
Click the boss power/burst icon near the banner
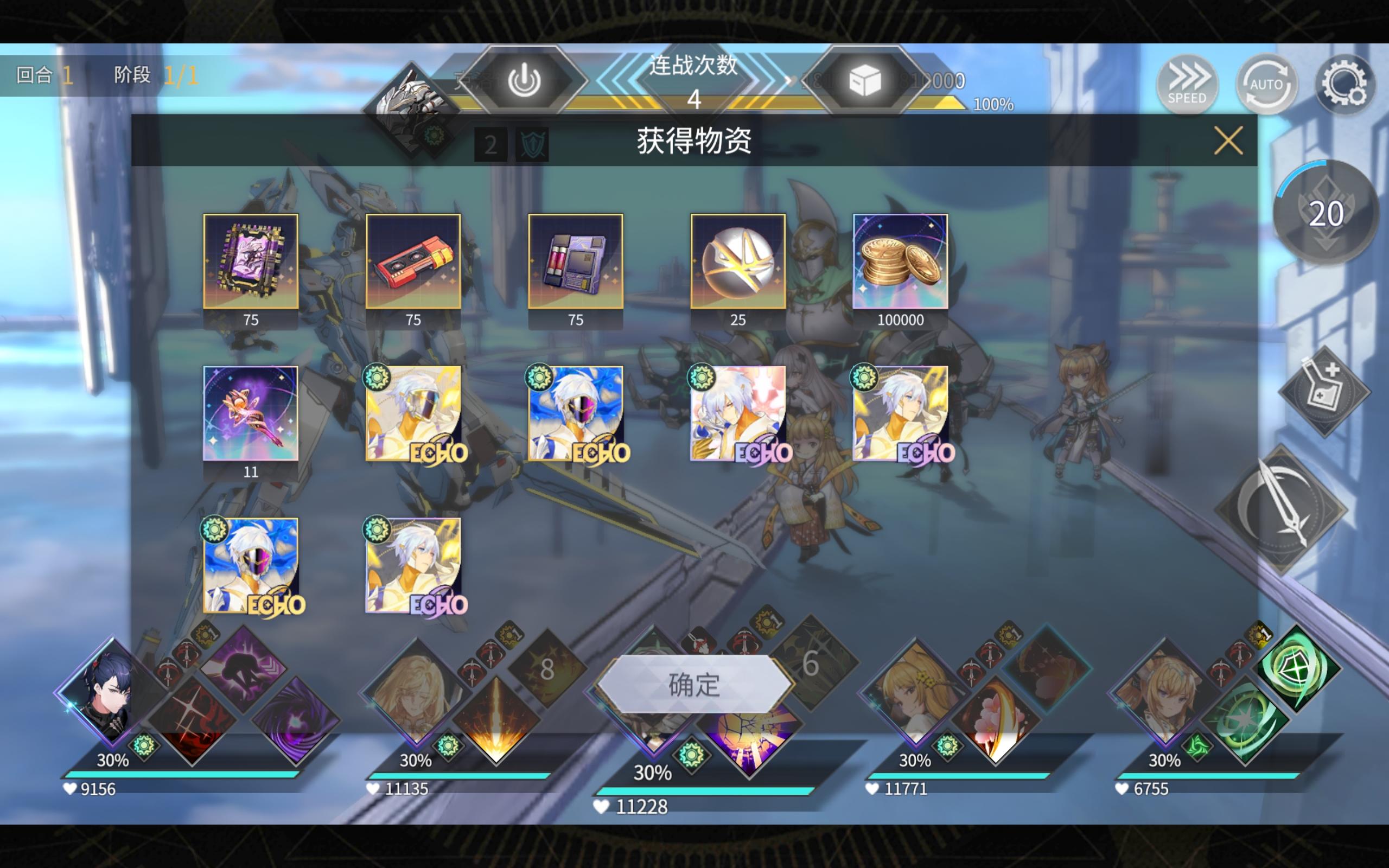[526, 80]
